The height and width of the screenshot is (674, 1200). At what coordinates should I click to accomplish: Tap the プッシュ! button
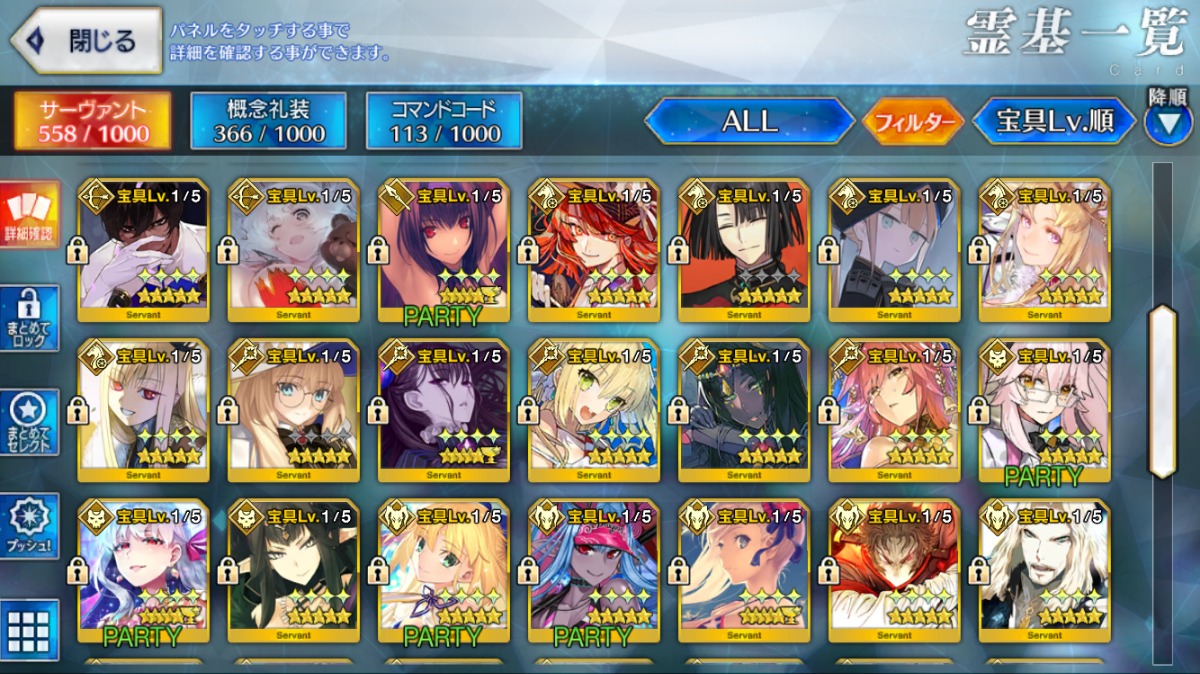(29, 527)
